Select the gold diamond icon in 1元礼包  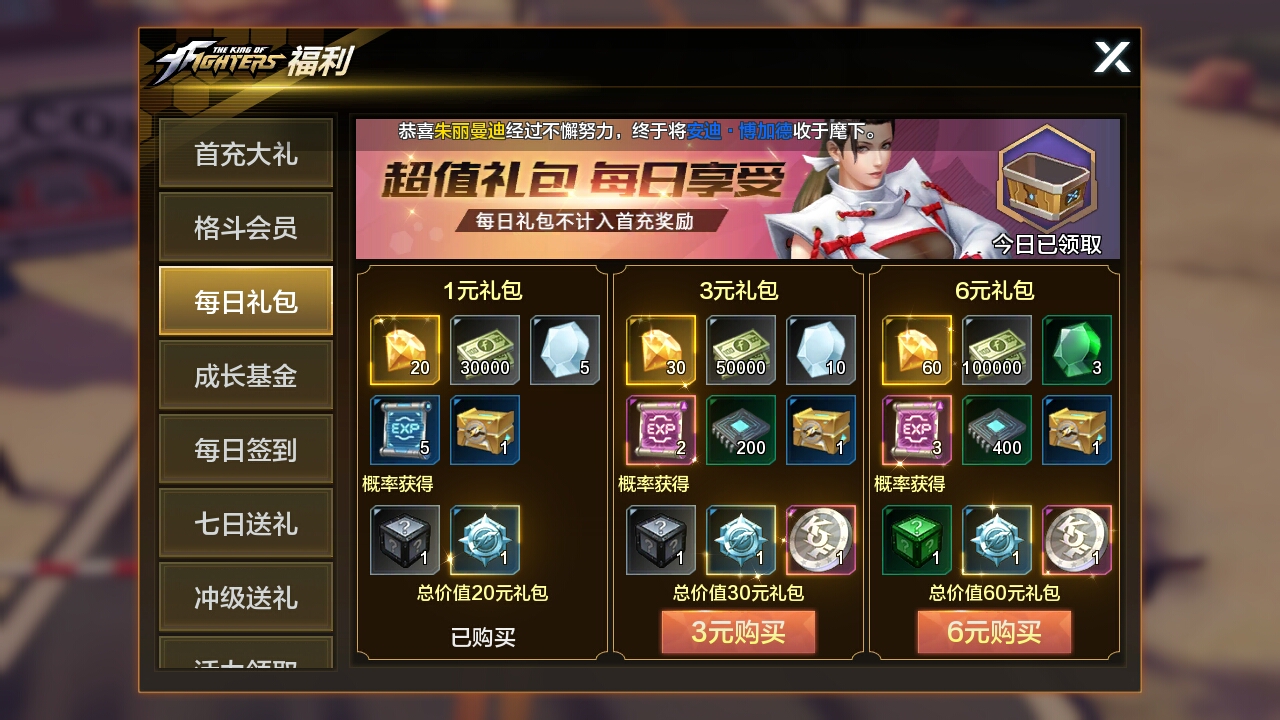(x=404, y=351)
